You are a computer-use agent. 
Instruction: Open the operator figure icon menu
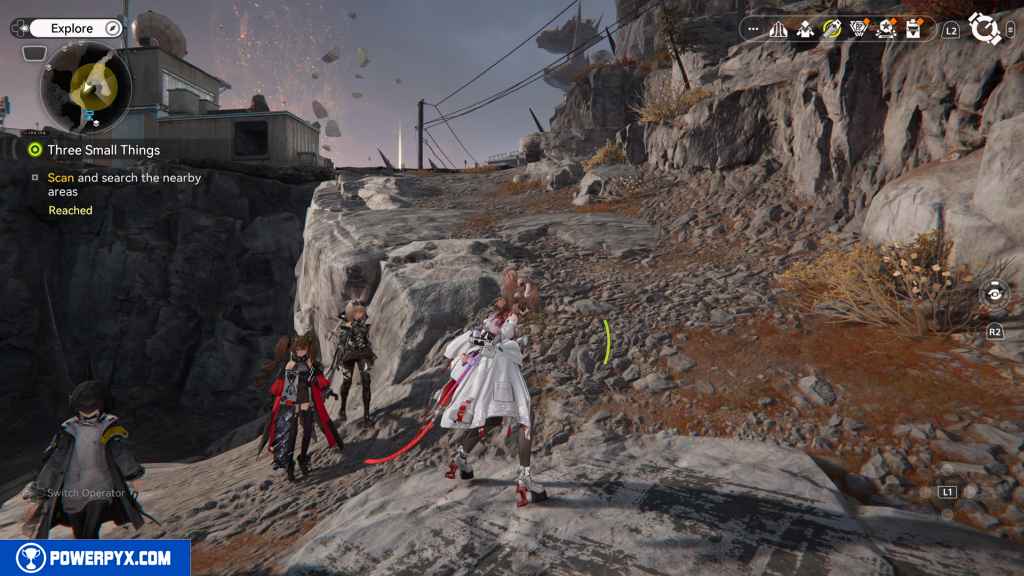point(805,30)
